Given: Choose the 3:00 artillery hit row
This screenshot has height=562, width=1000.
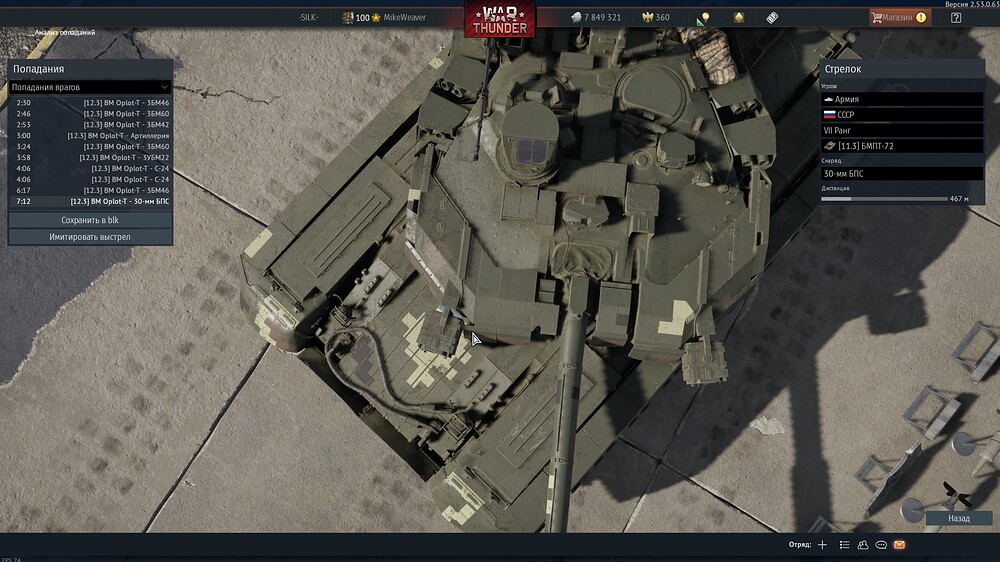Looking at the screenshot, I should (x=90, y=135).
